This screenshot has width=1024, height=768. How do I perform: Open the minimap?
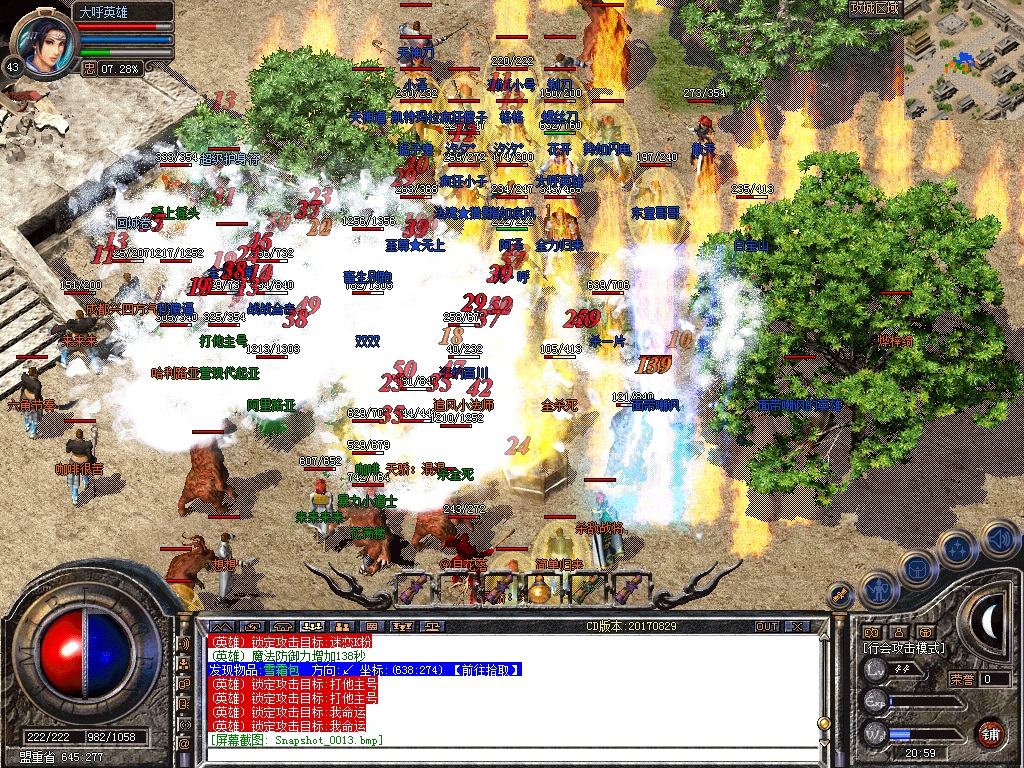964,62
